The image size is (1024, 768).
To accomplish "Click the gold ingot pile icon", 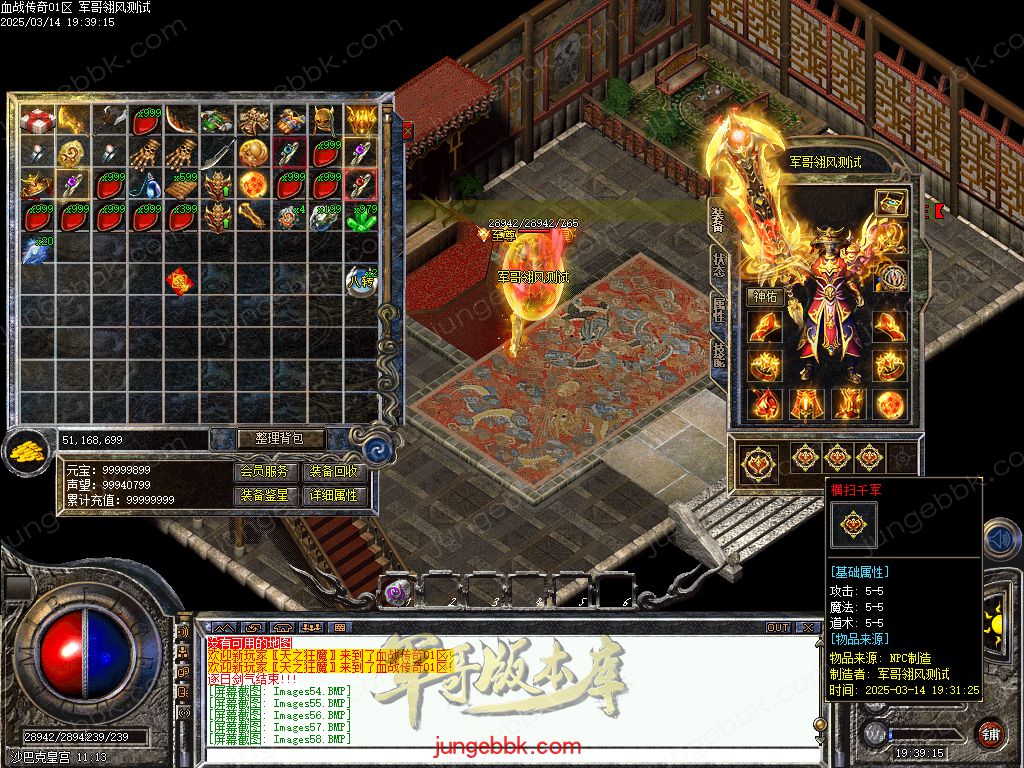I will (27, 452).
